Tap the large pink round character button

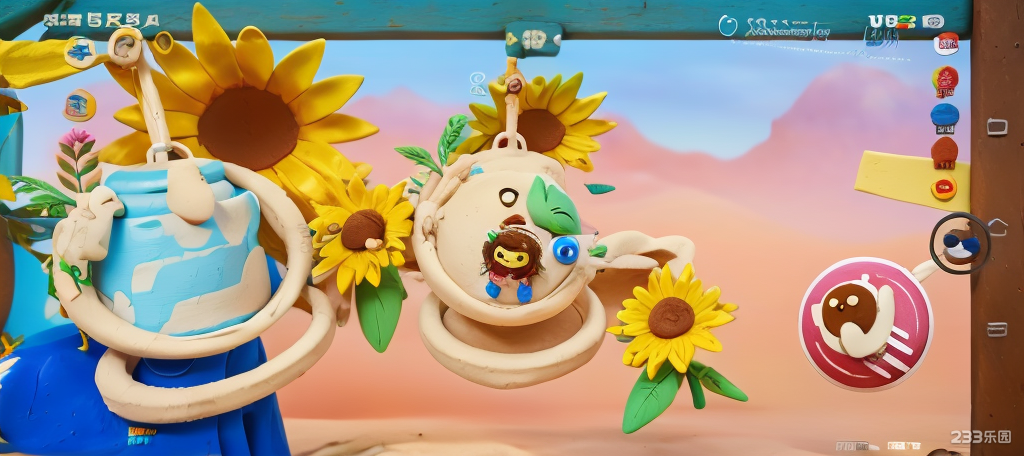(865, 322)
